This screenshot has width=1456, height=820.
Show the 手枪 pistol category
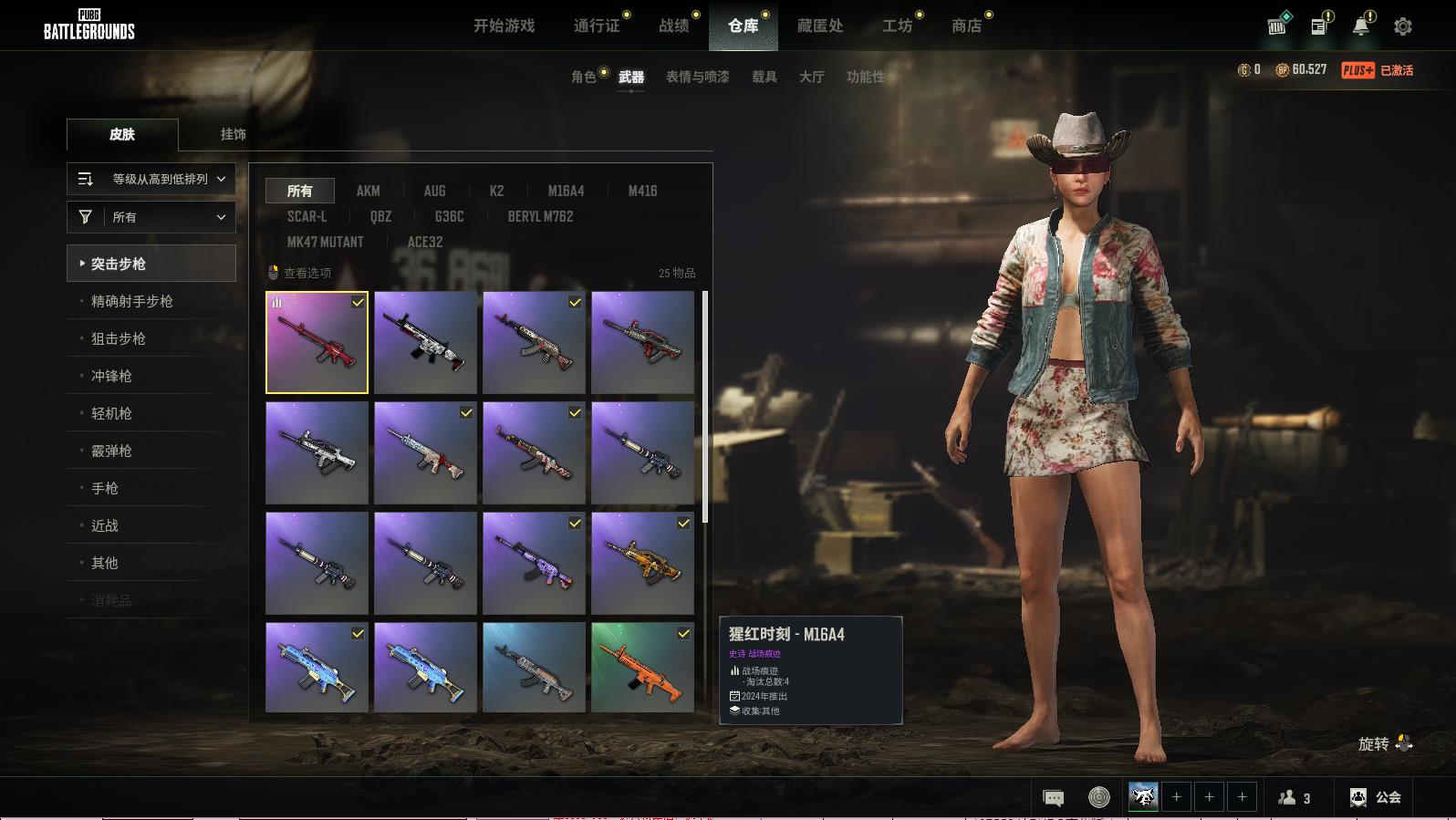[105, 488]
